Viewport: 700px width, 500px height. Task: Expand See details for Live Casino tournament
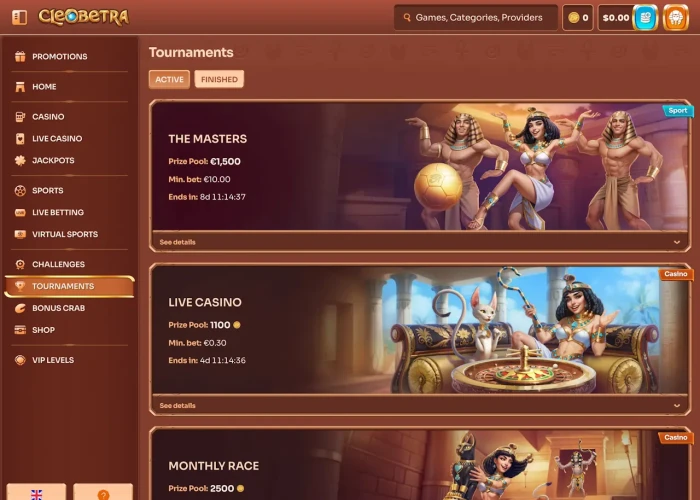[178, 406]
